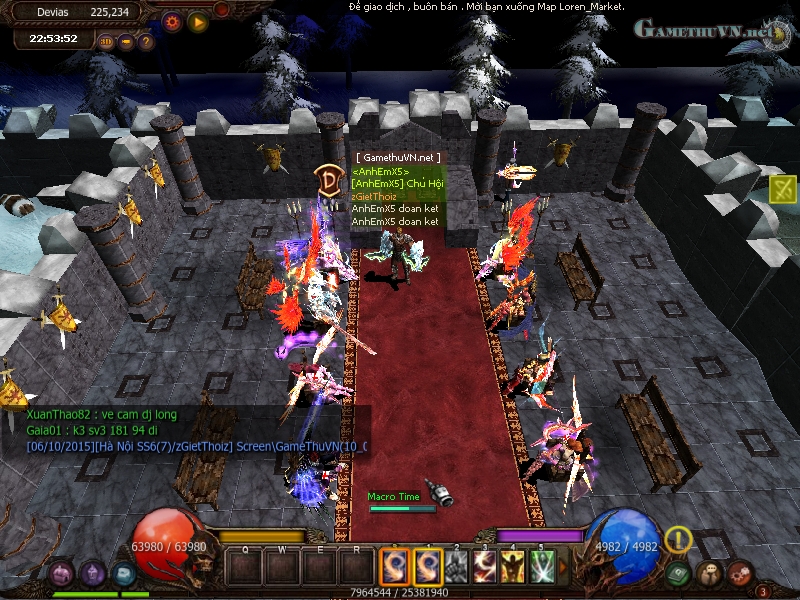Activate the red slash skill in slot 3
Screen dimensions: 800x600
[x=485, y=568]
